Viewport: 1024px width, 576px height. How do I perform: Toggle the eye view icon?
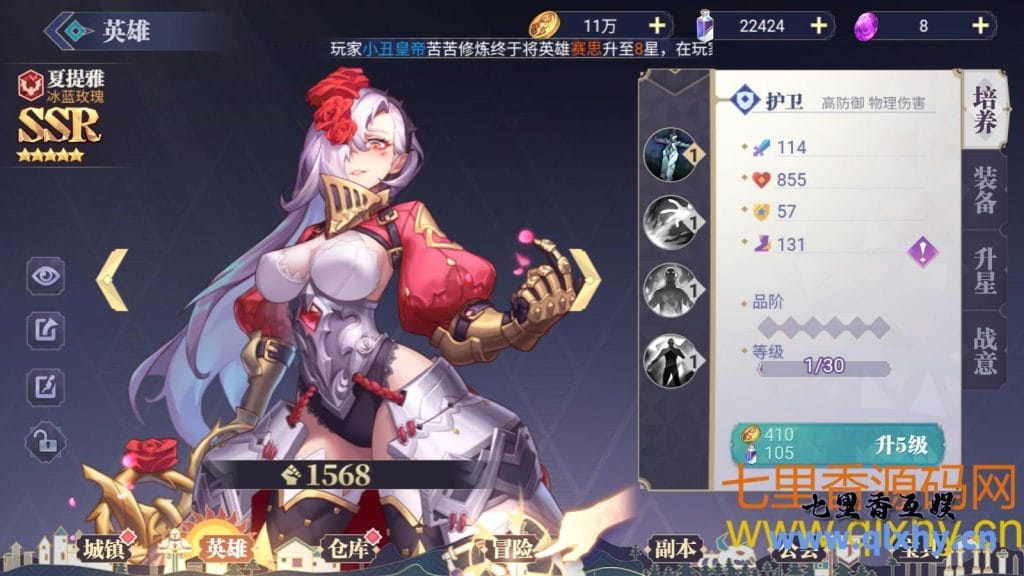coord(45,276)
